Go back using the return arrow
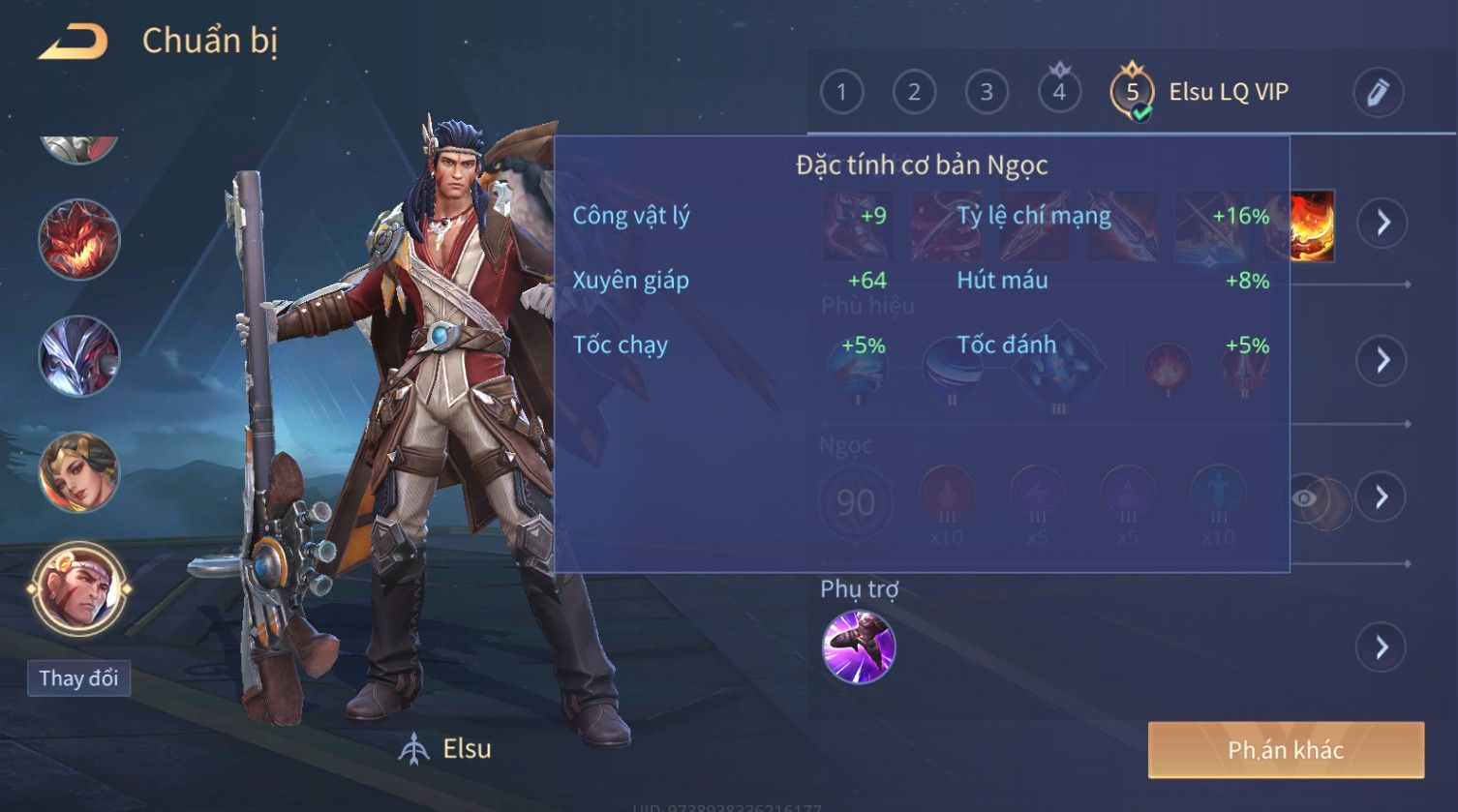1458x812 pixels. [73, 42]
